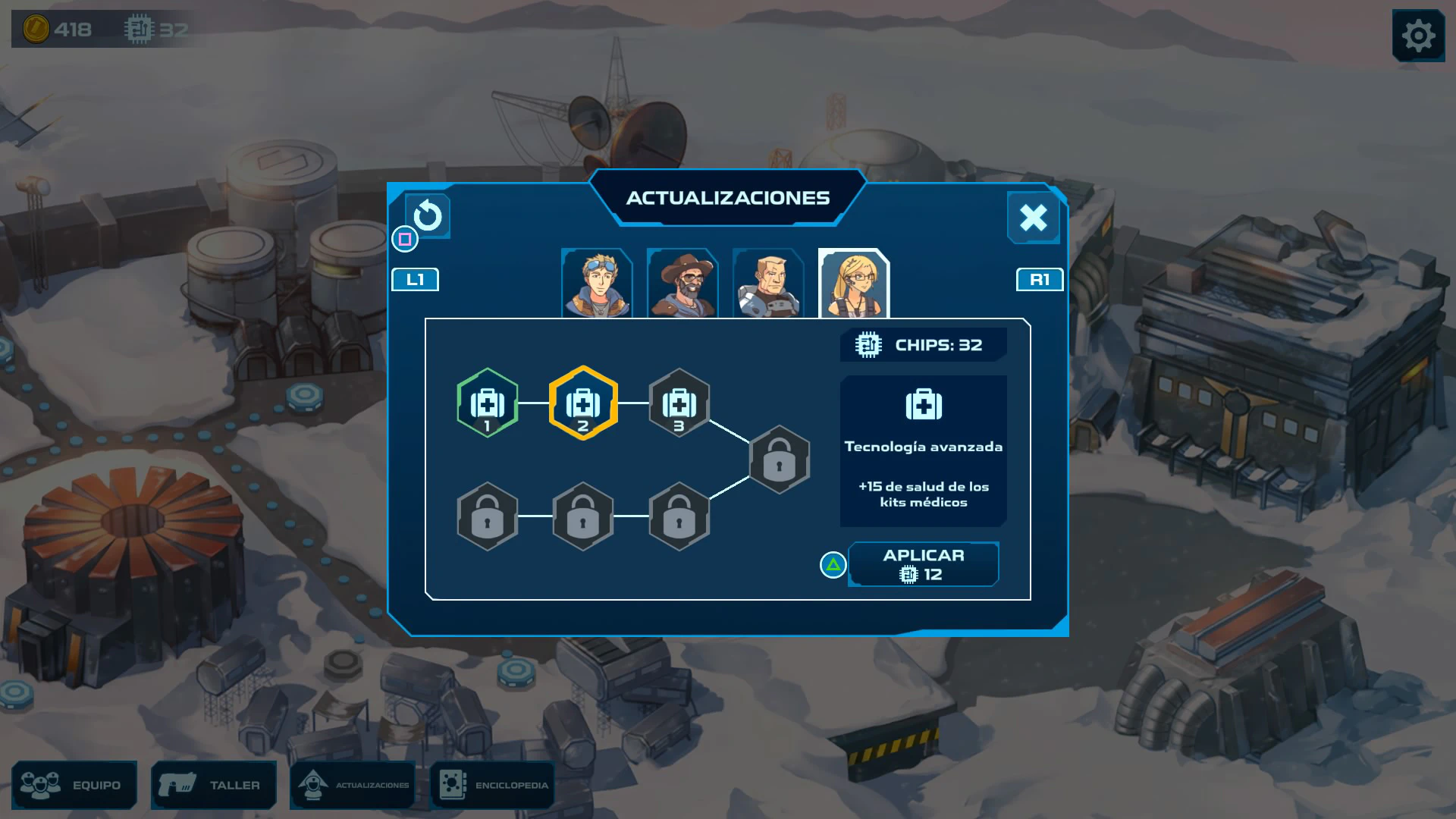The height and width of the screenshot is (819, 1456).
Task: Choose the bearded cowboy hat character portrait
Action: [x=682, y=284]
